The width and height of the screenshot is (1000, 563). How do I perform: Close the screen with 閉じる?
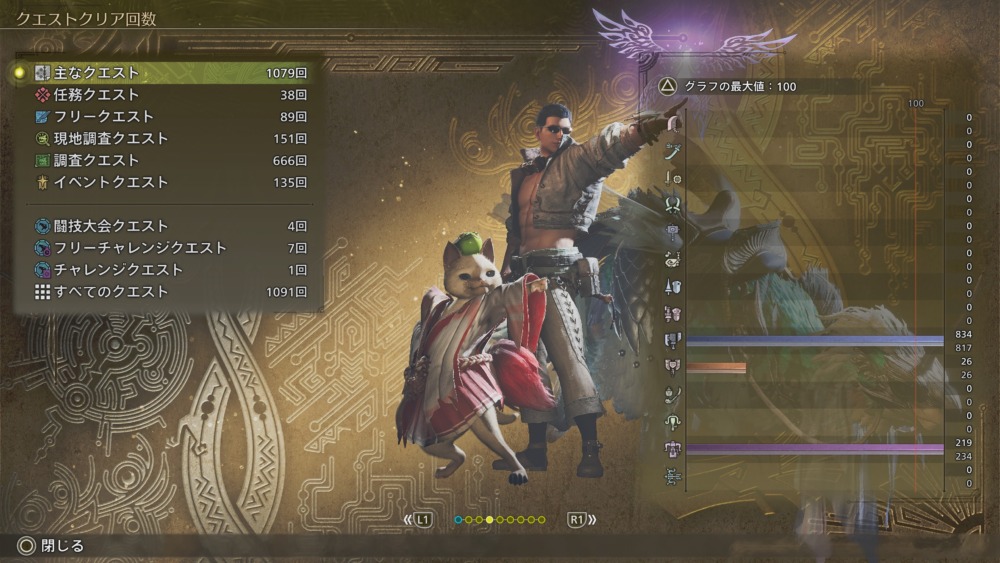(x=52, y=546)
